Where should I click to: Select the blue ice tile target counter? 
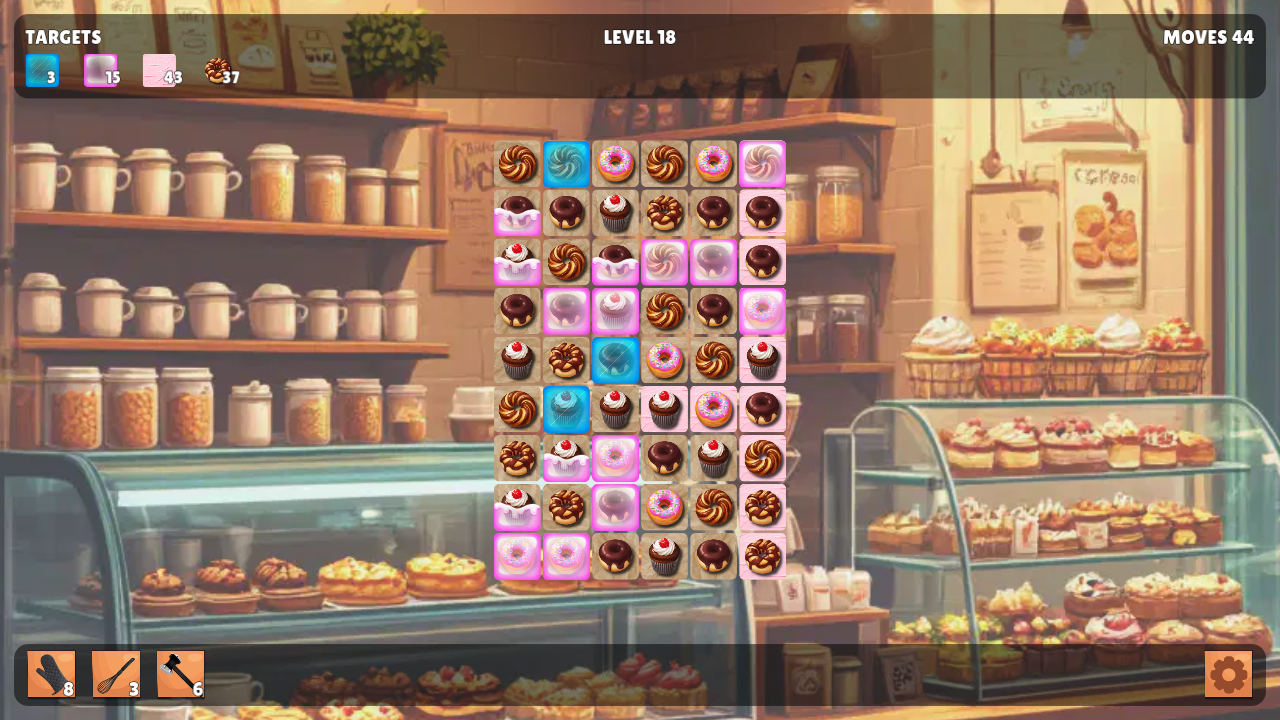tap(41, 71)
